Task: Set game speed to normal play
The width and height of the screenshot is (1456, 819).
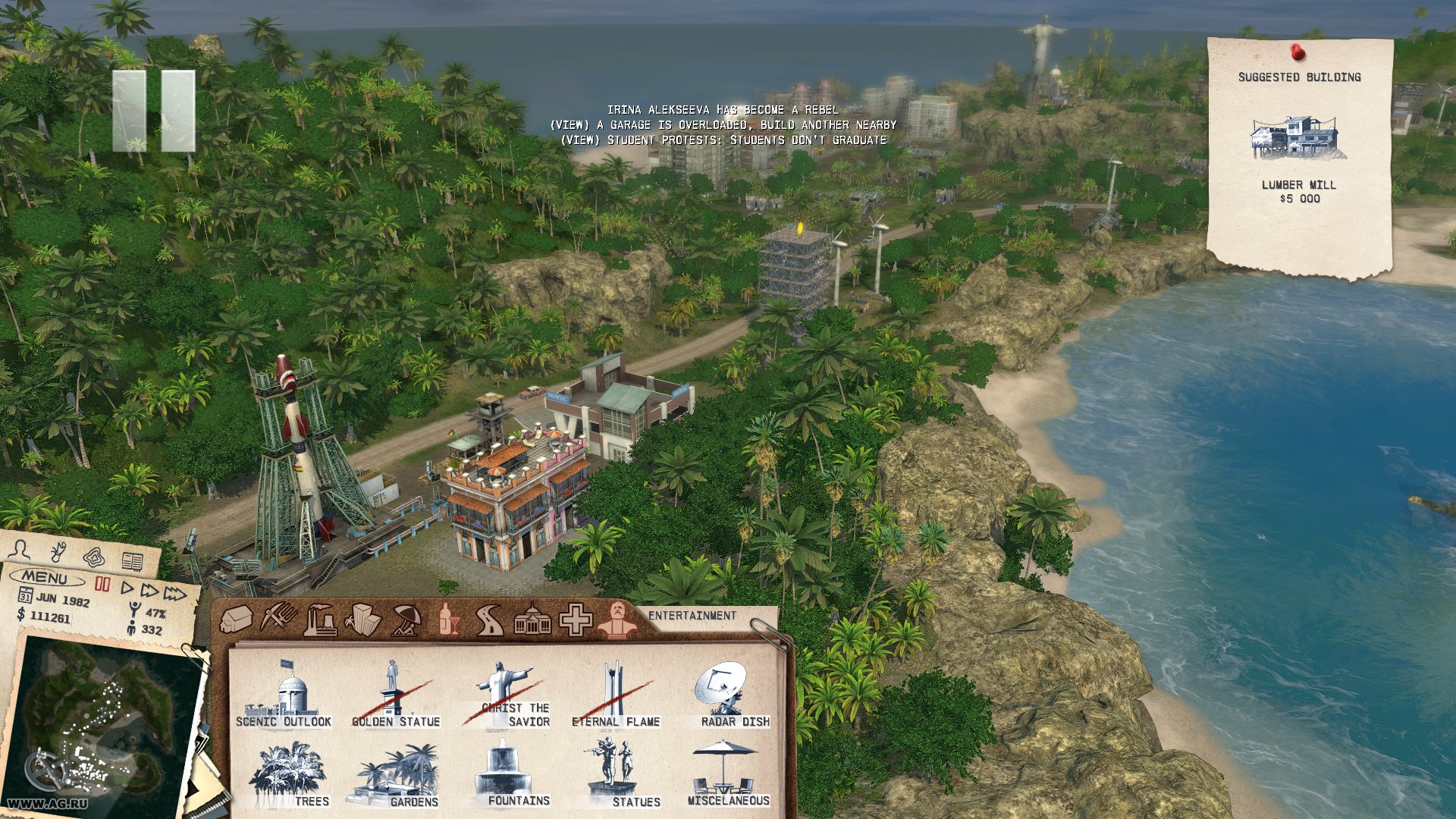Action: click(127, 588)
